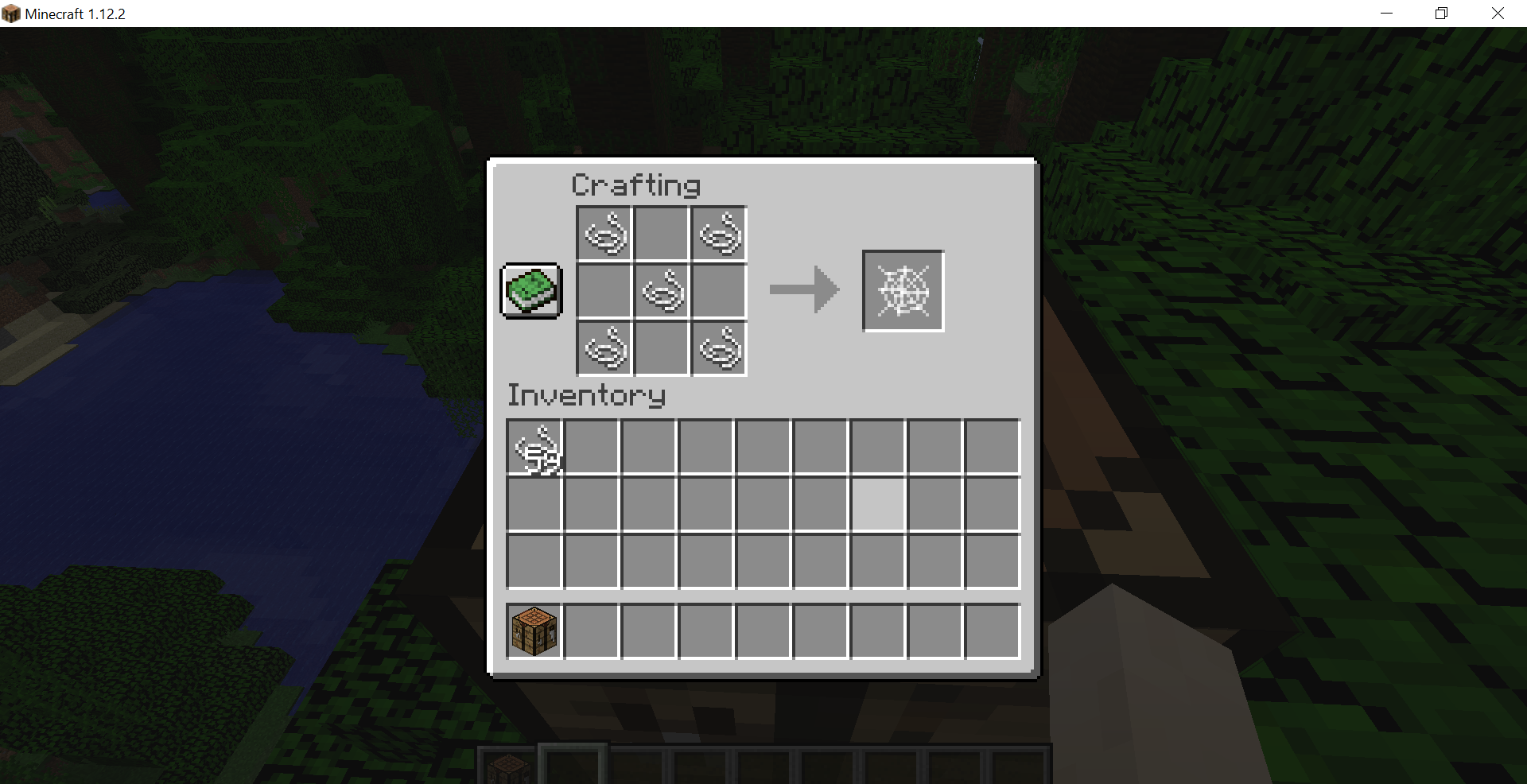Click the Crafting title text
Image resolution: width=1527 pixels, height=784 pixels.
635,184
